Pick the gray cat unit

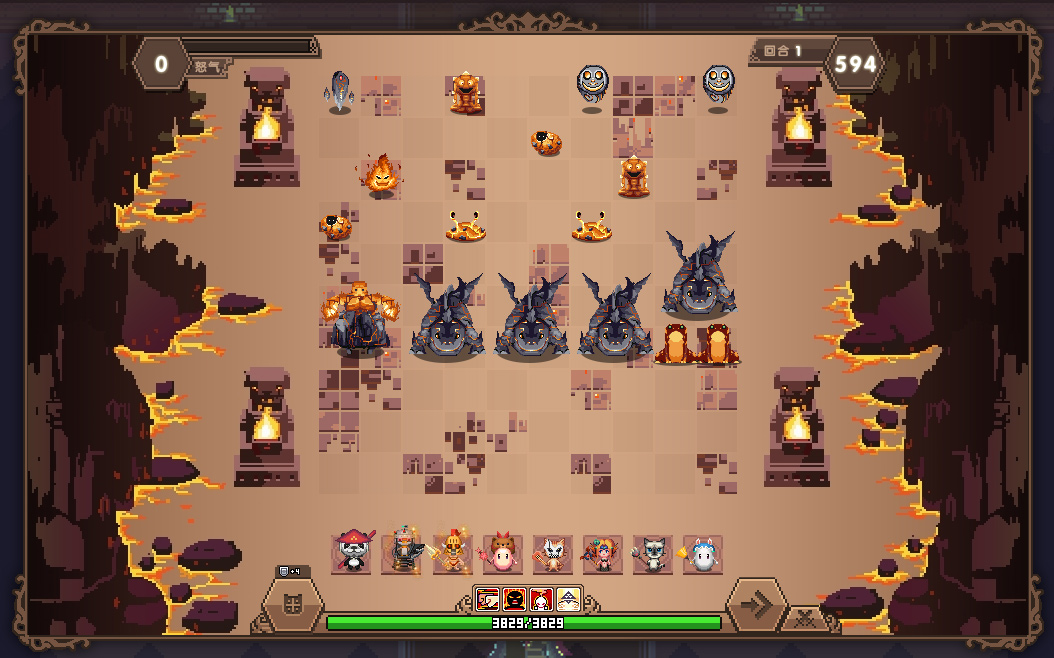pos(652,553)
